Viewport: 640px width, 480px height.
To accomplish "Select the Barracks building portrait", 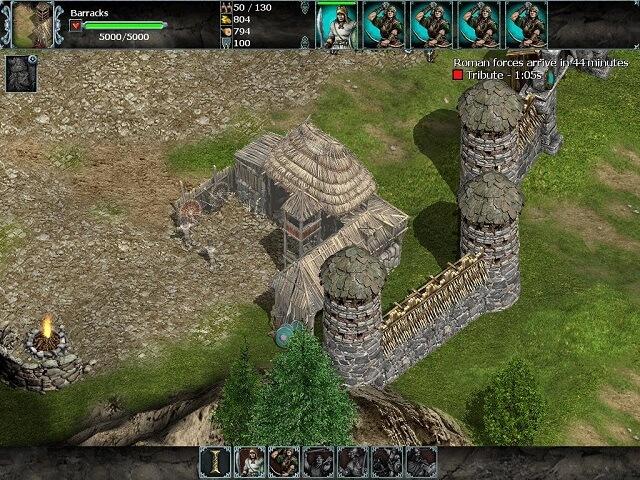I will click(32, 25).
